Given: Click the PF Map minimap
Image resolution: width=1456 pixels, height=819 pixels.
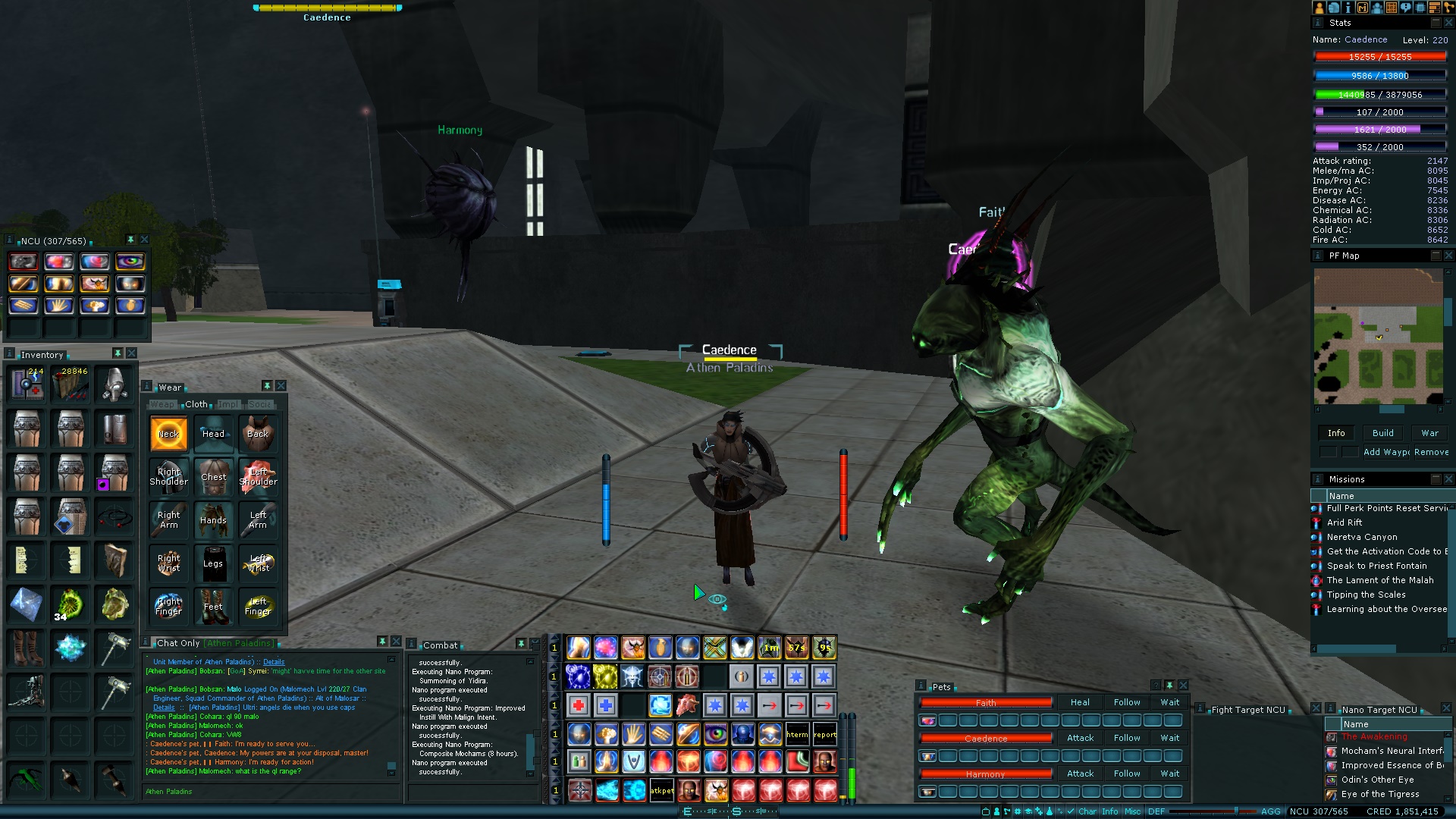Looking at the screenshot, I should pyautogui.click(x=1378, y=335).
